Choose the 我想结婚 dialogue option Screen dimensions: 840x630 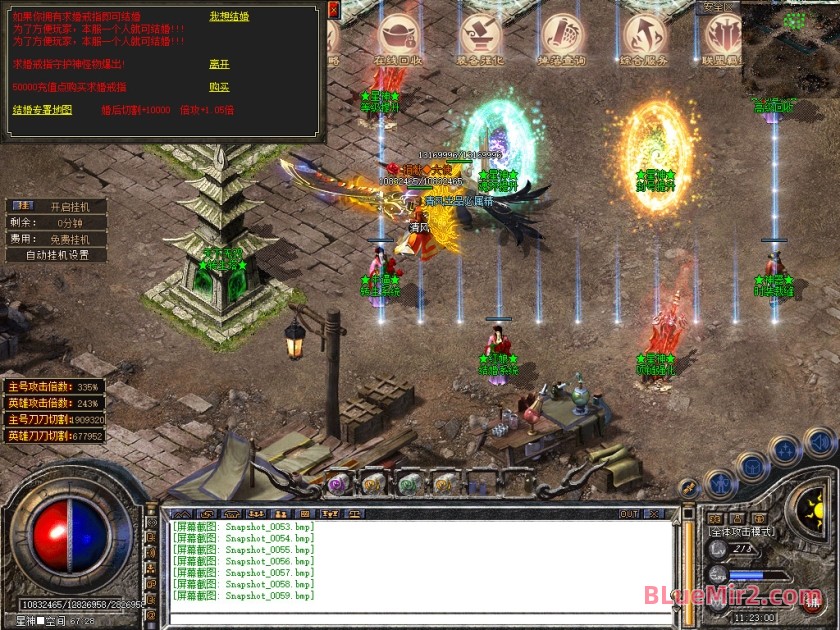(x=229, y=17)
